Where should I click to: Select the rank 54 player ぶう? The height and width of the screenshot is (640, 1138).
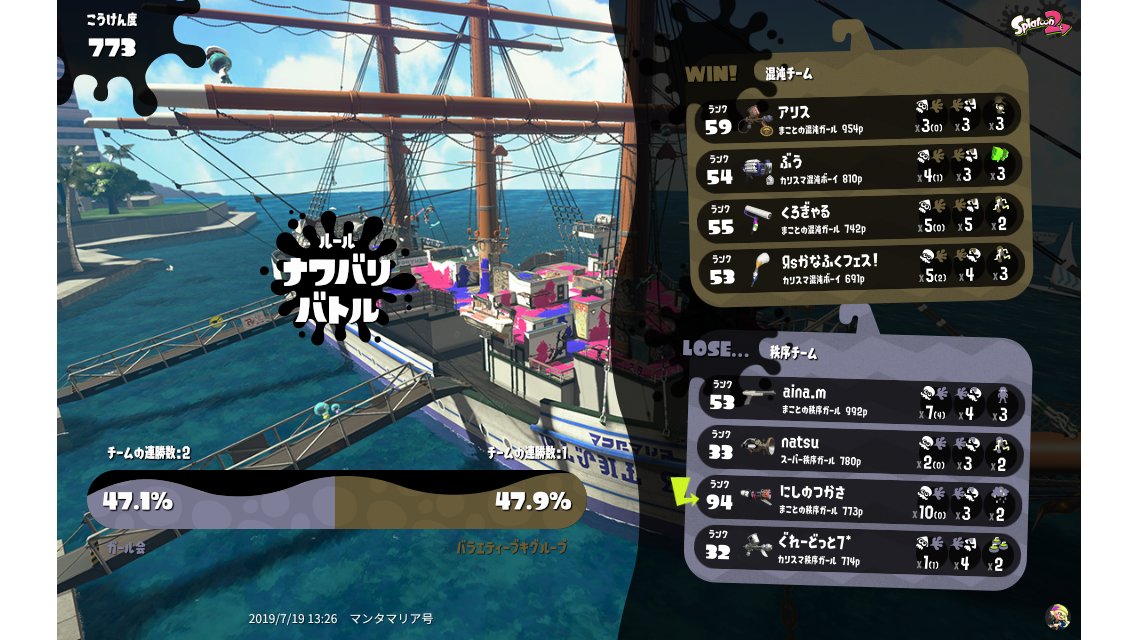click(x=860, y=166)
